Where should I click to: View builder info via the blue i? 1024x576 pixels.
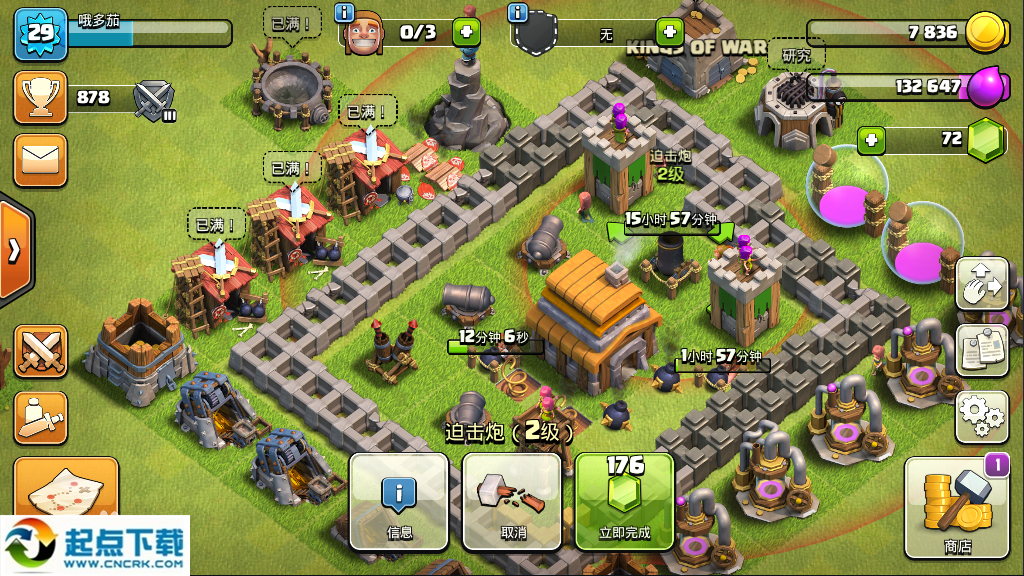pyautogui.click(x=346, y=13)
